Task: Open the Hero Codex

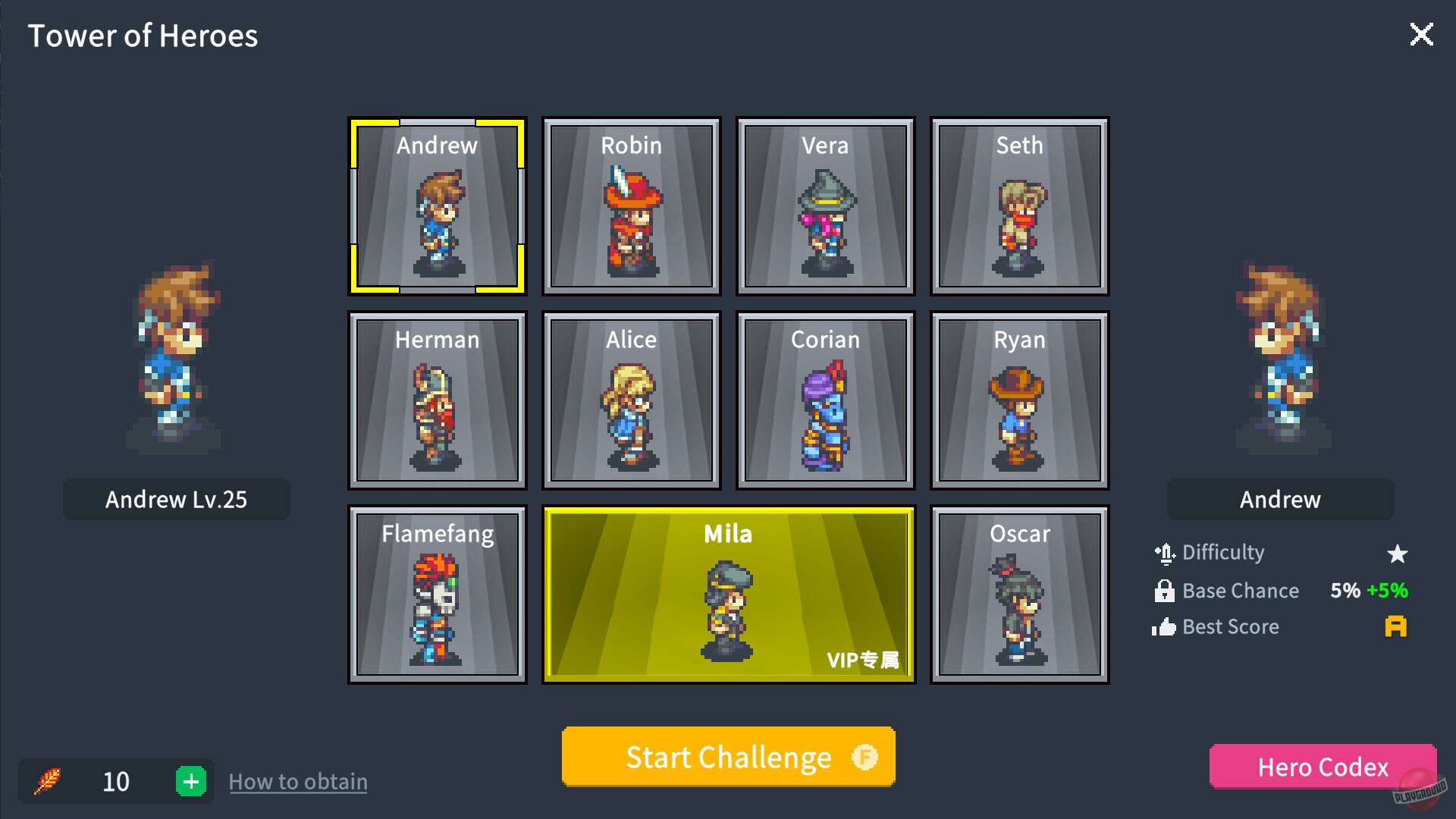Action: click(1322, 767)
